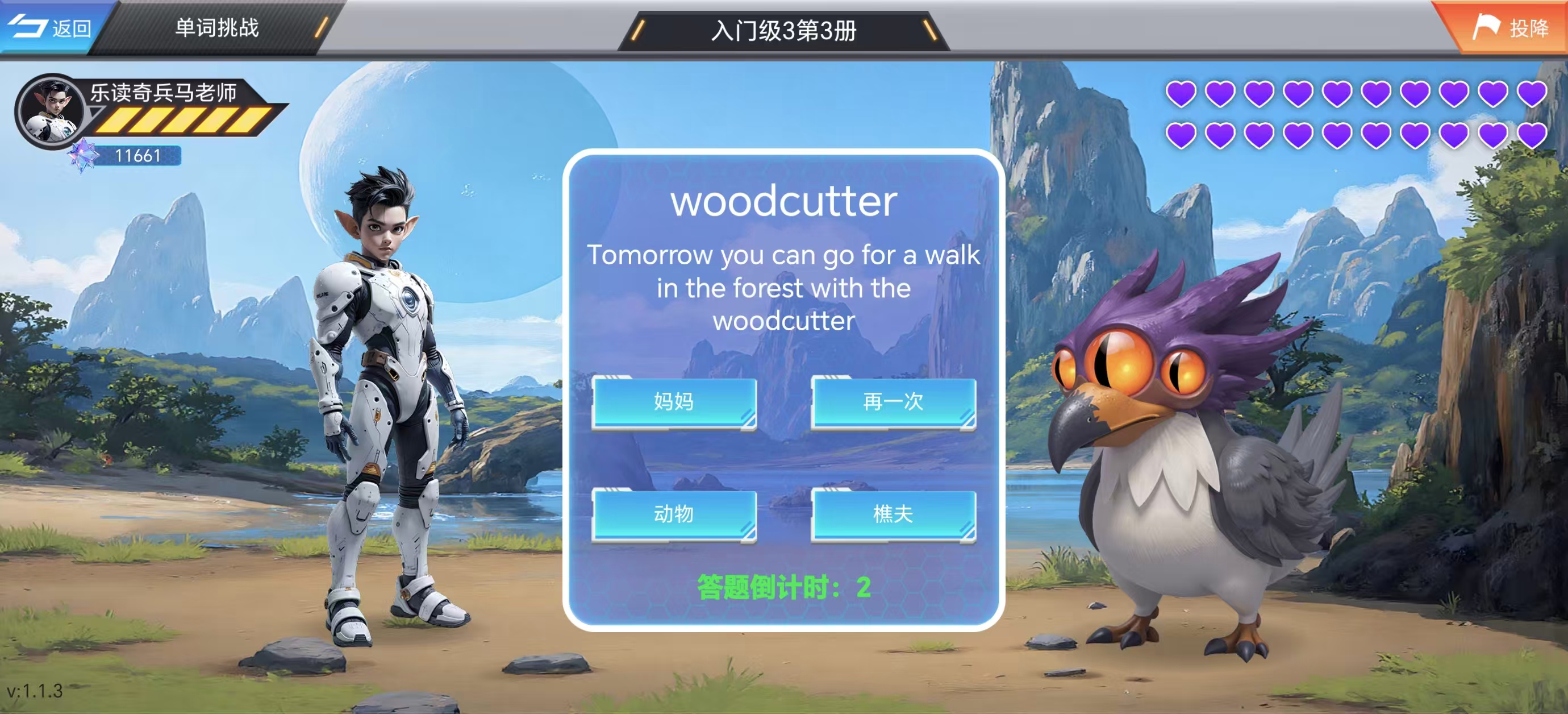This screenshot has width=1568, height=714.
Task: Answer with 樵夫
Action: click(893, 514)
